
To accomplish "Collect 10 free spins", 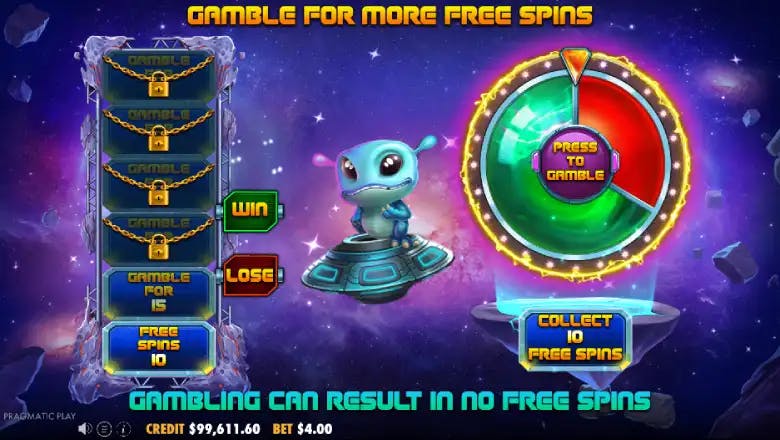I will 573,337.
